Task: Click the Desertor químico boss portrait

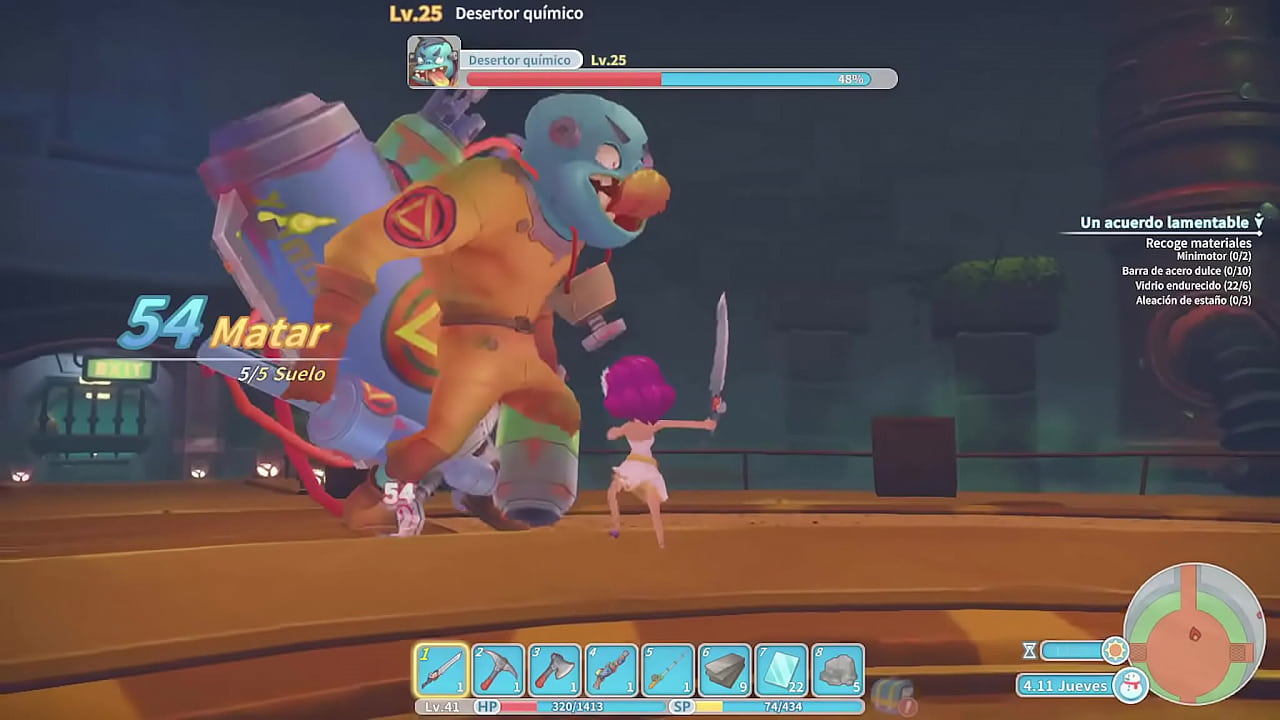Action: click(x=434, y=60)
